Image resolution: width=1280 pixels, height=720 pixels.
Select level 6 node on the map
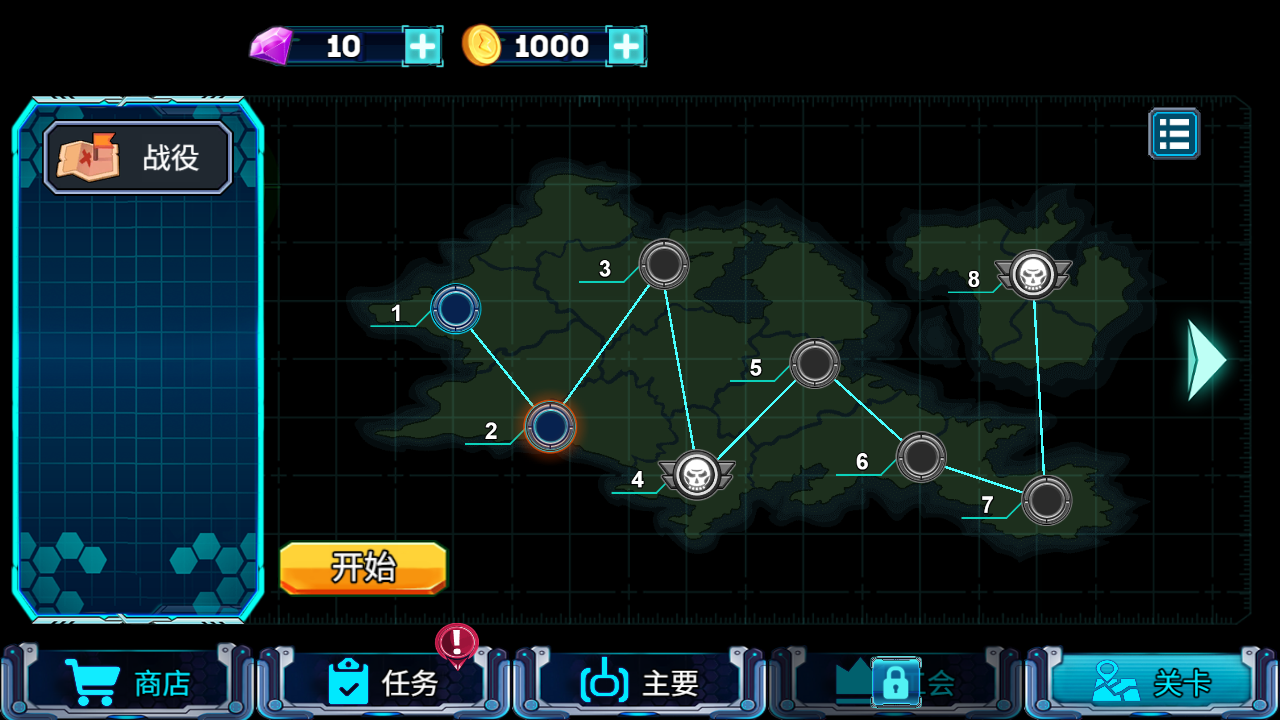pyautogui.click(x=921, y=457)
